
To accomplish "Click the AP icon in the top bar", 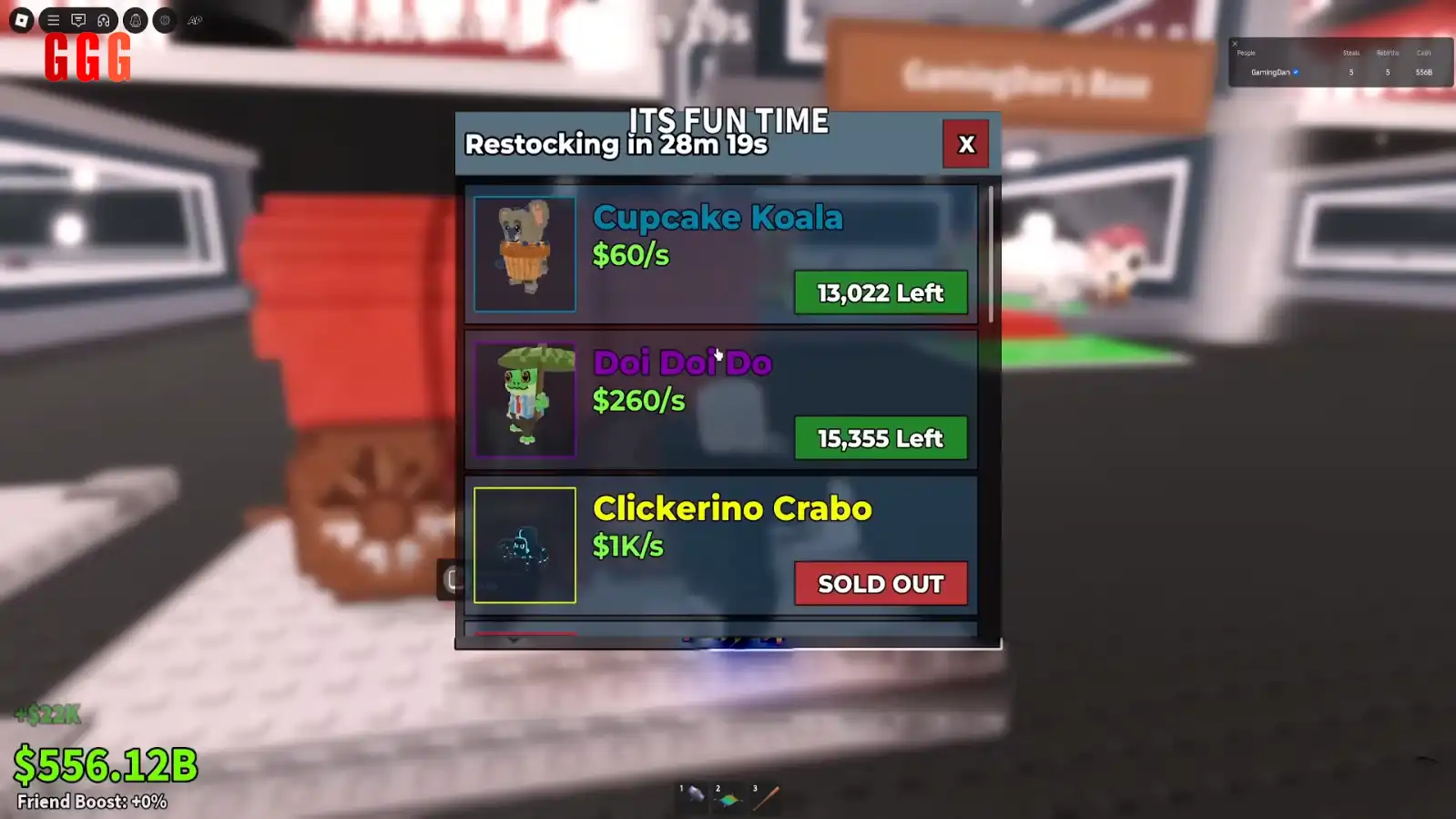I will pyautogui.click(x=194, y=20).
